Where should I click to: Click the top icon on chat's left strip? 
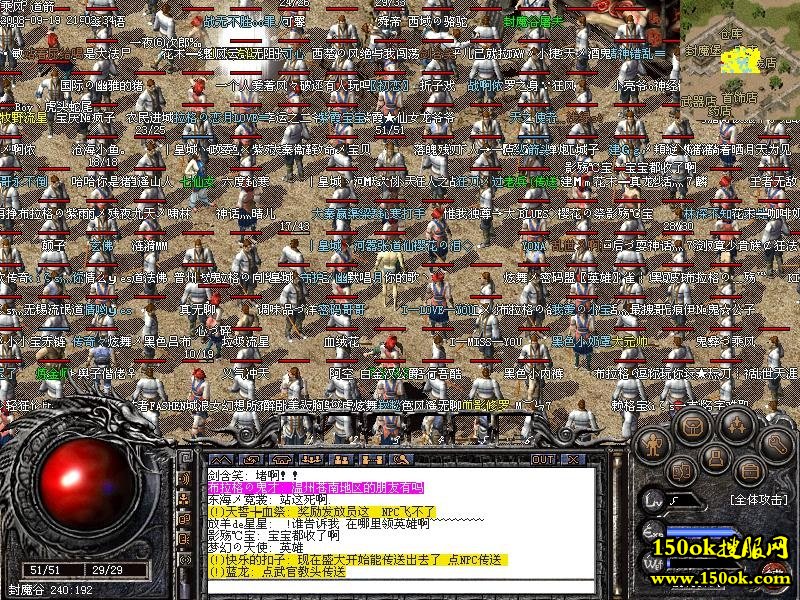[x=186, y=480]
